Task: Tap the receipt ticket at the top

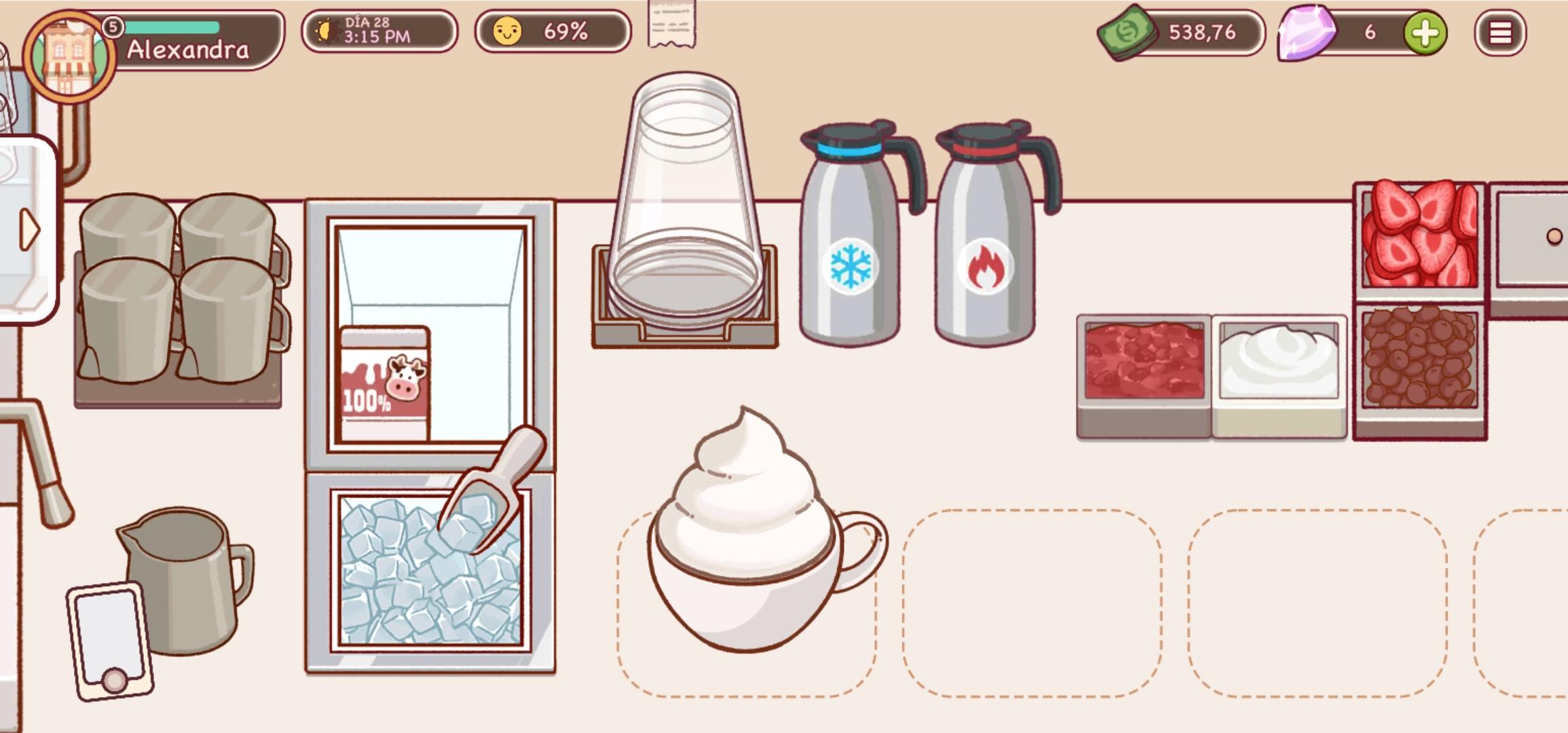Action: point(671,27)
